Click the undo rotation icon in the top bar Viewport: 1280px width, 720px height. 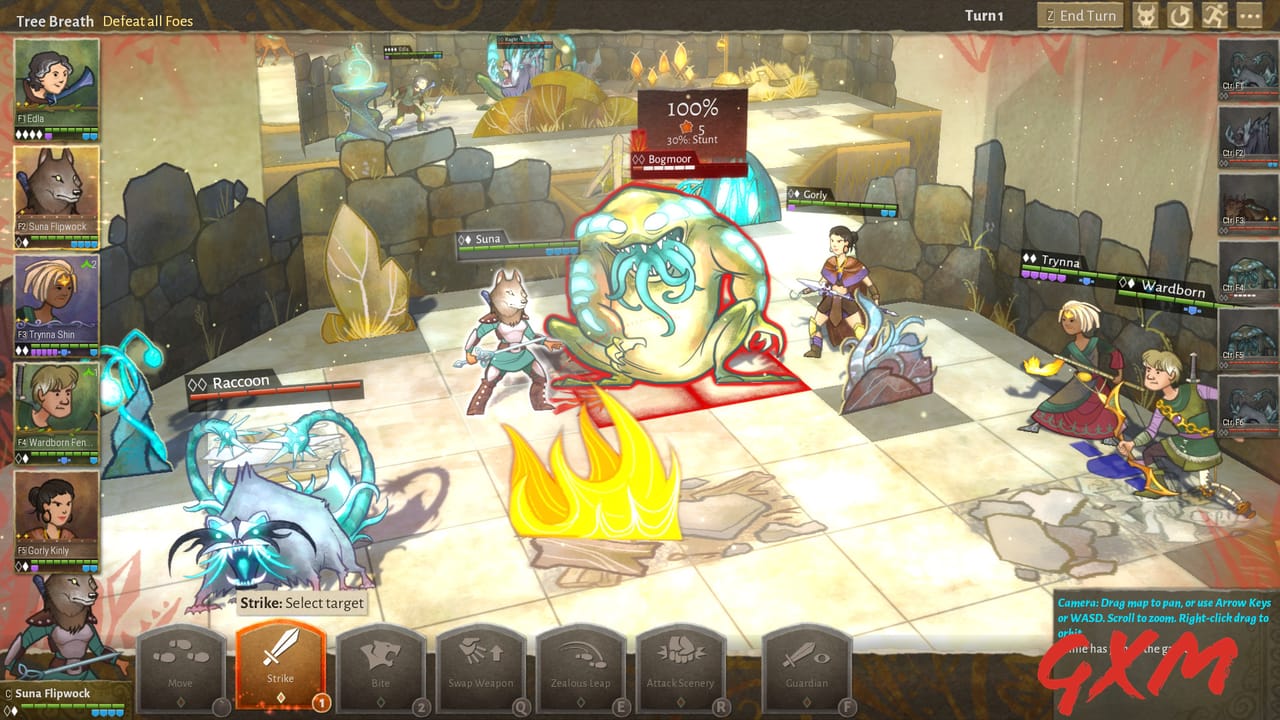click(1183, 15)
